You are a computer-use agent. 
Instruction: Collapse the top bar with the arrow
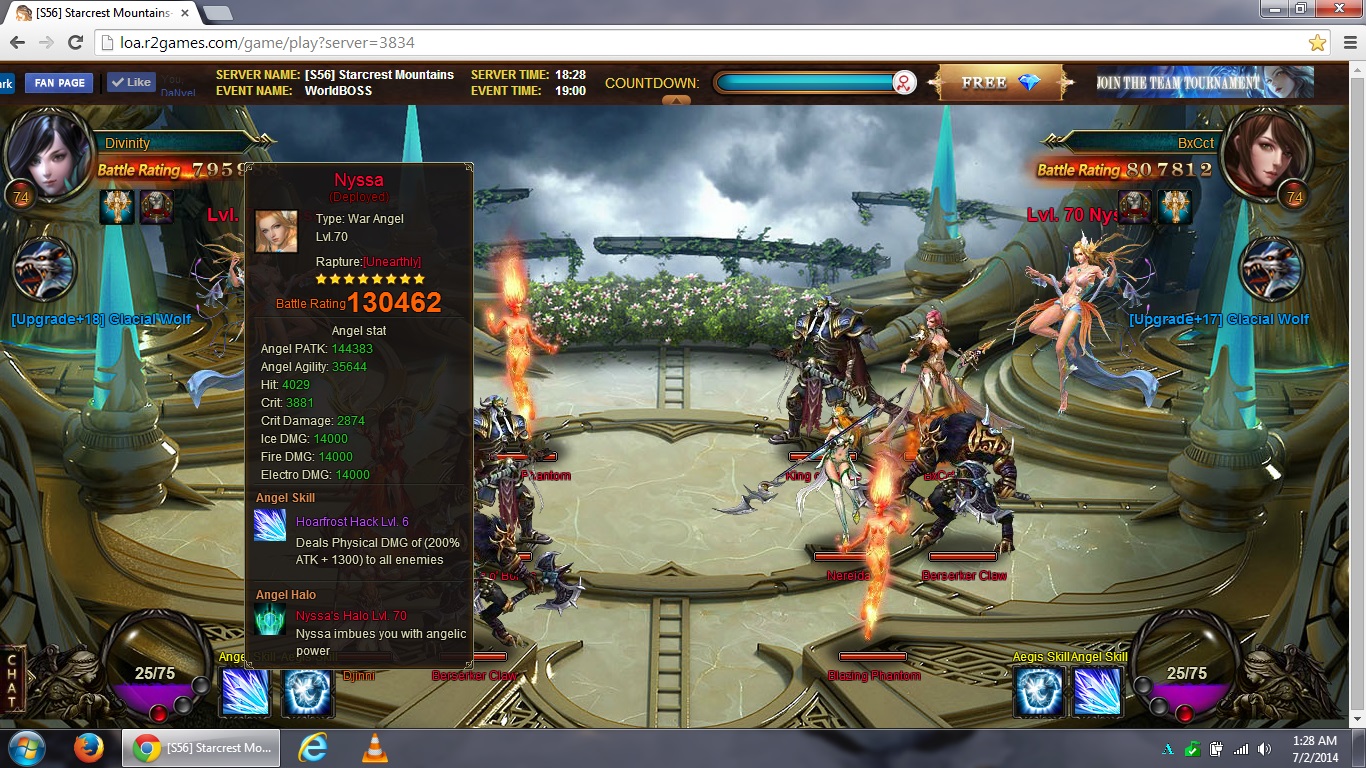pos(676,100)
